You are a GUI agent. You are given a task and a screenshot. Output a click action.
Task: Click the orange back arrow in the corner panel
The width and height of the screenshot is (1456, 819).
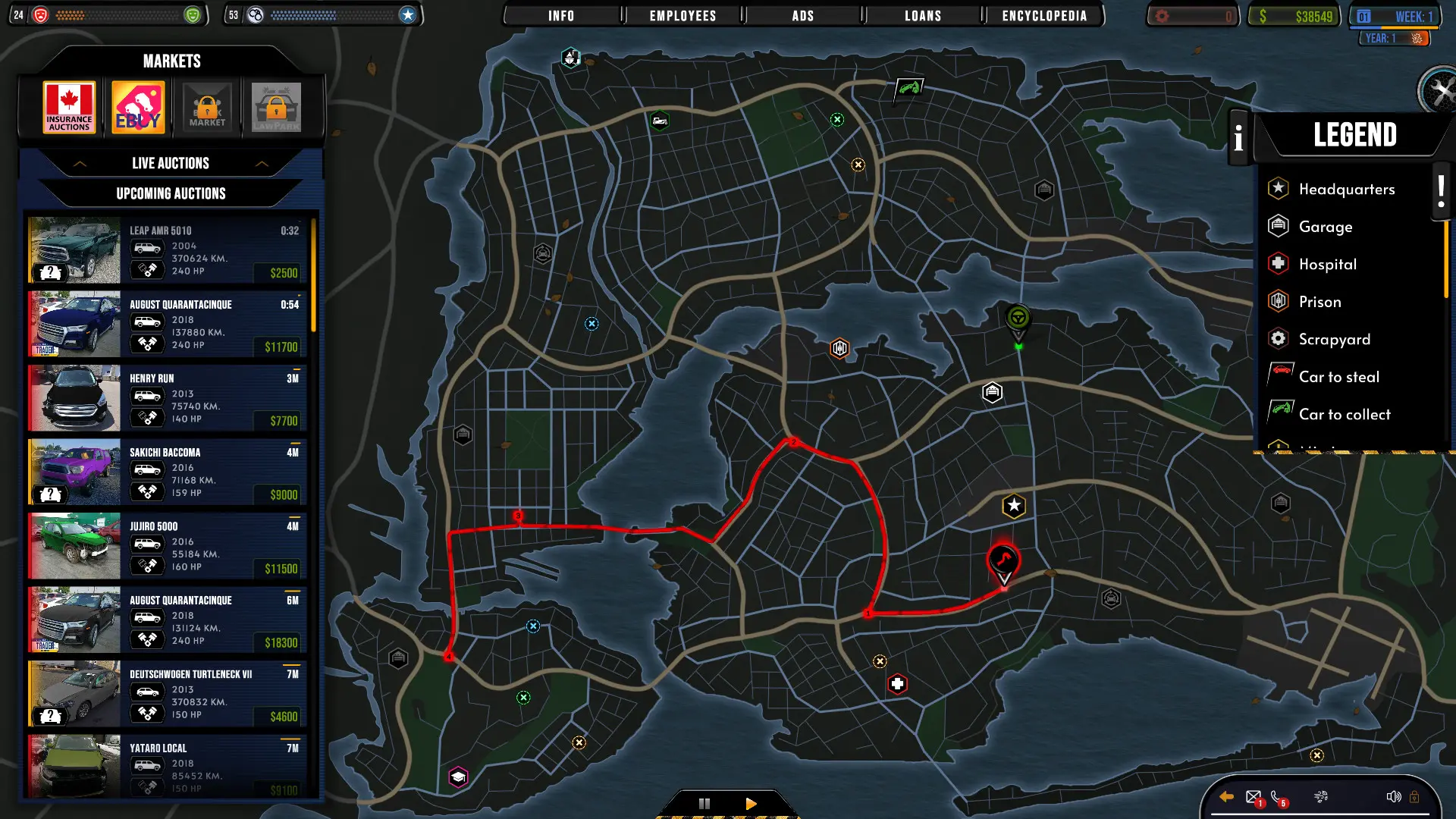point(1226,796)
